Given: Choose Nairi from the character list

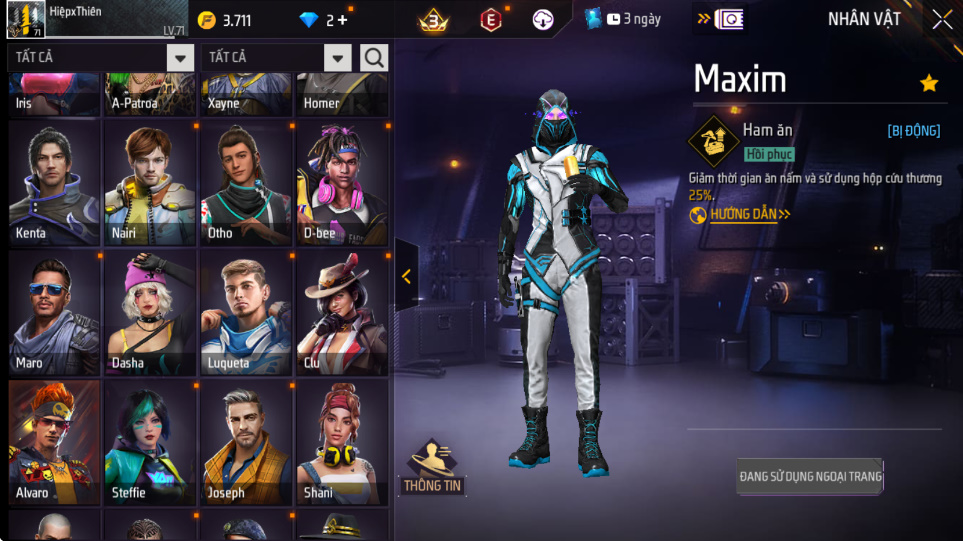Looking at the screenshot, I should click(150, 184).
